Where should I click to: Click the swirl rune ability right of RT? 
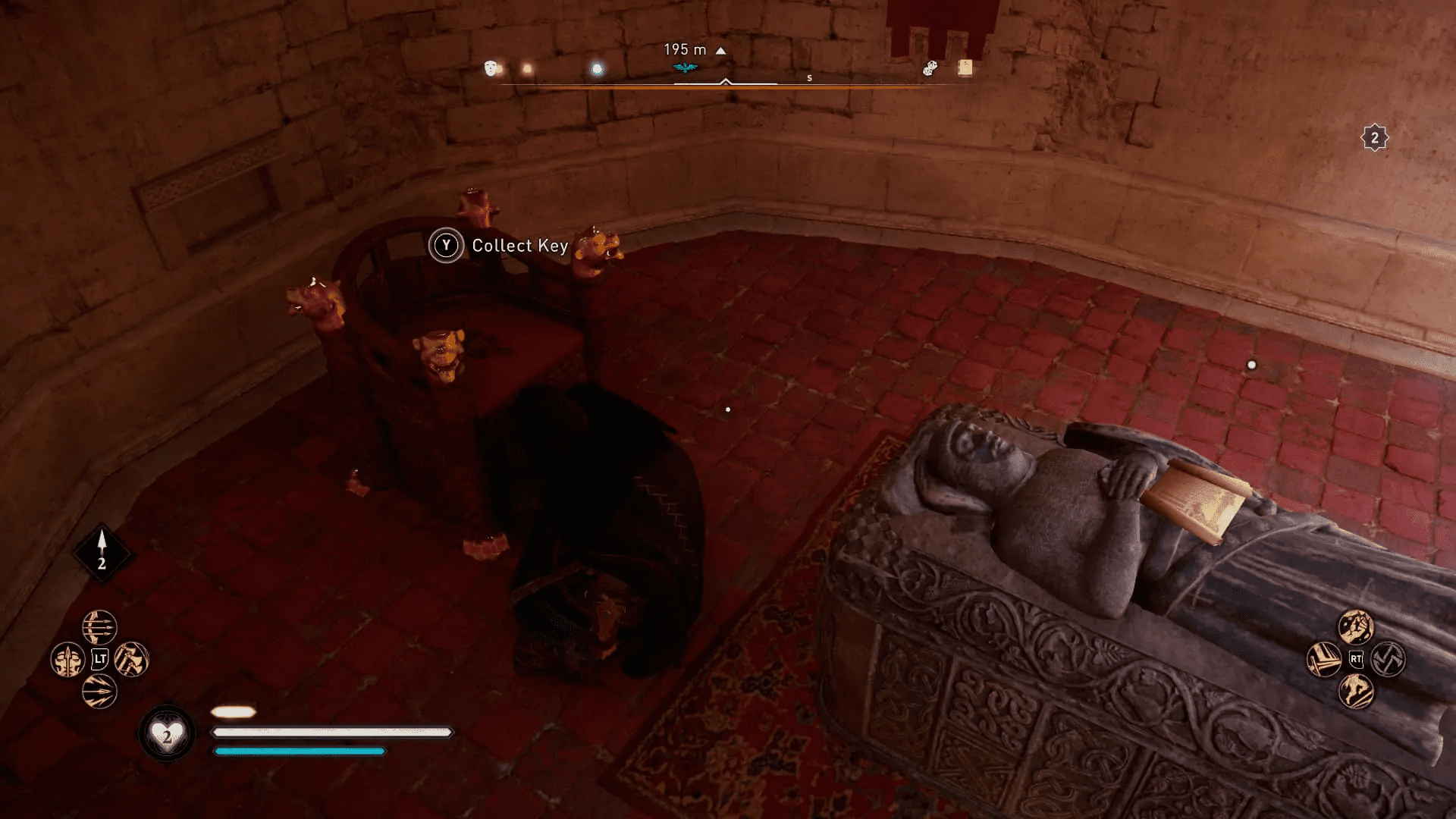(1389, 660)
